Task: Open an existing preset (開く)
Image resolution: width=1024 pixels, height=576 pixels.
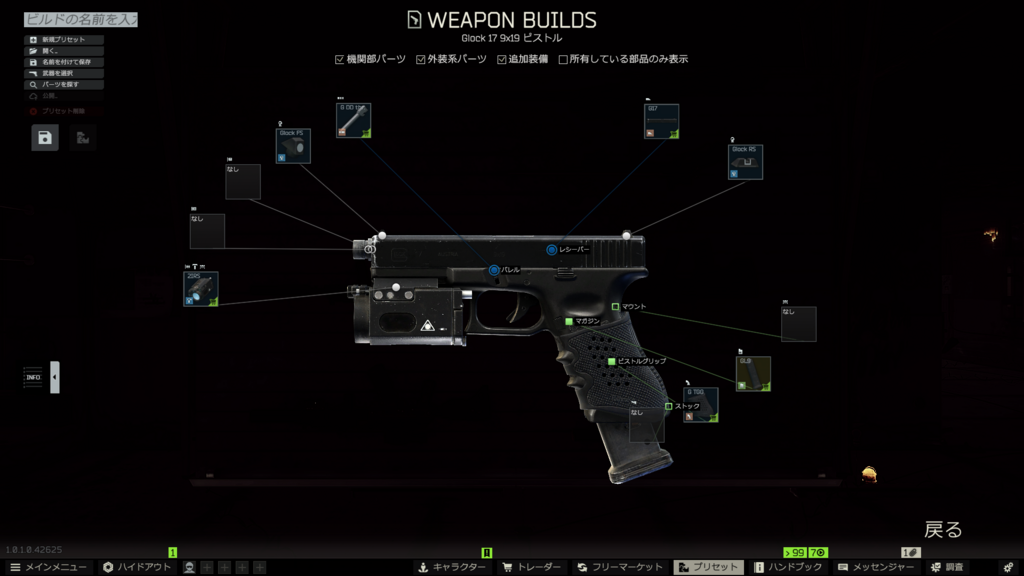Action: pyautogui.click(x=65, y=51)
